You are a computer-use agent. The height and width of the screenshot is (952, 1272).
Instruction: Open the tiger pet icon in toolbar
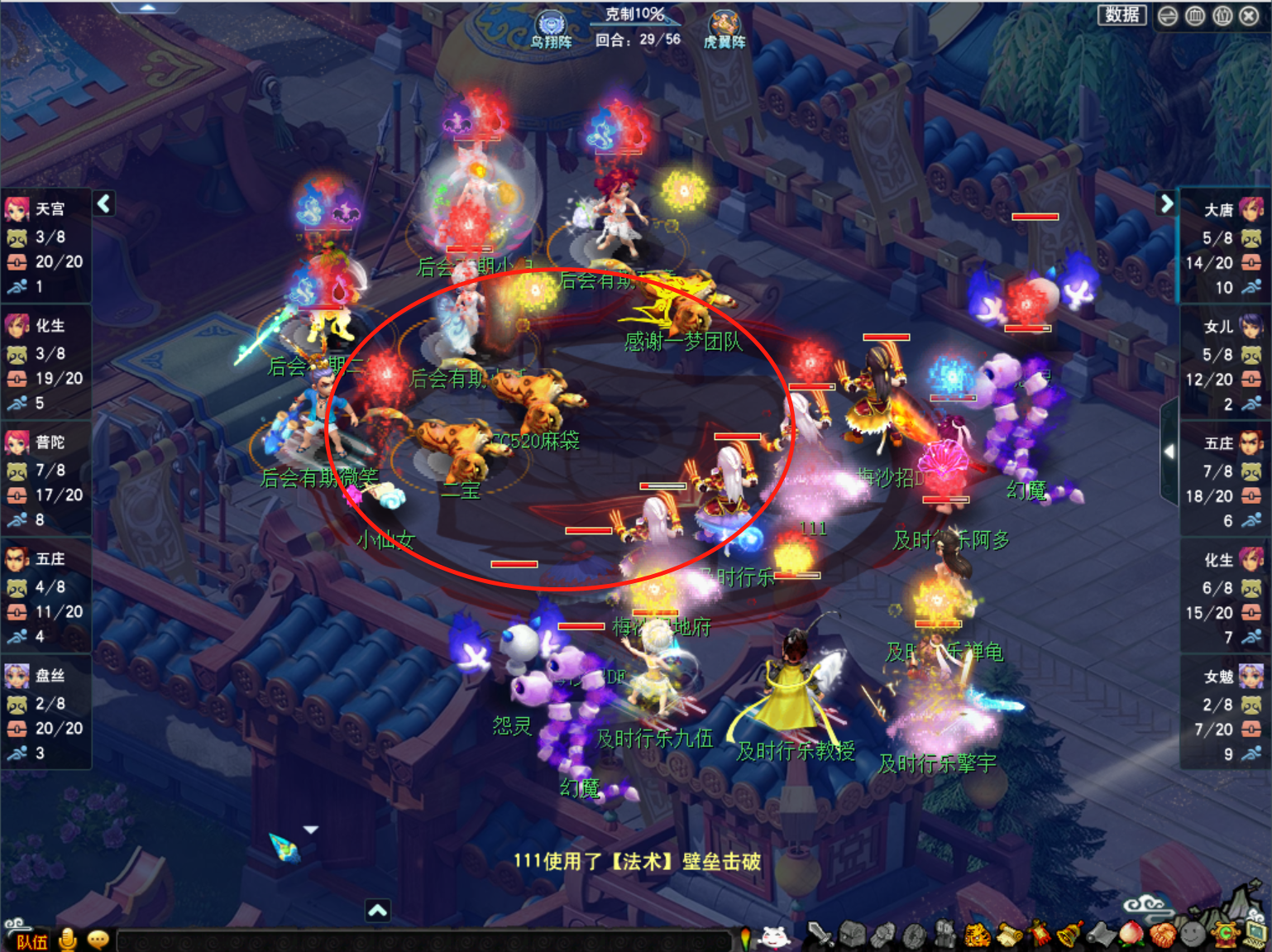coord(978,935)
